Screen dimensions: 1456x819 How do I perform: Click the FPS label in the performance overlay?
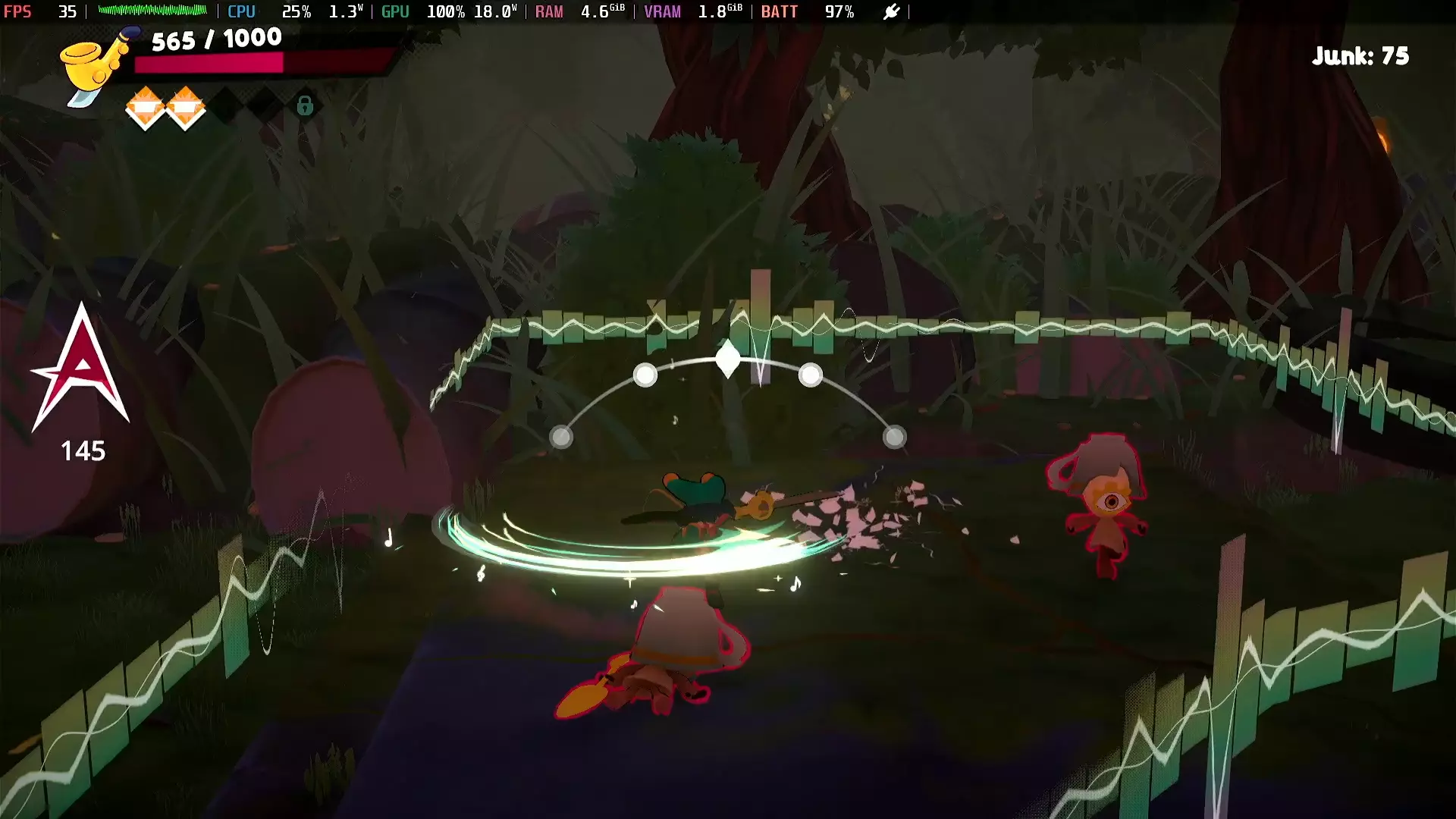[19, 11]
